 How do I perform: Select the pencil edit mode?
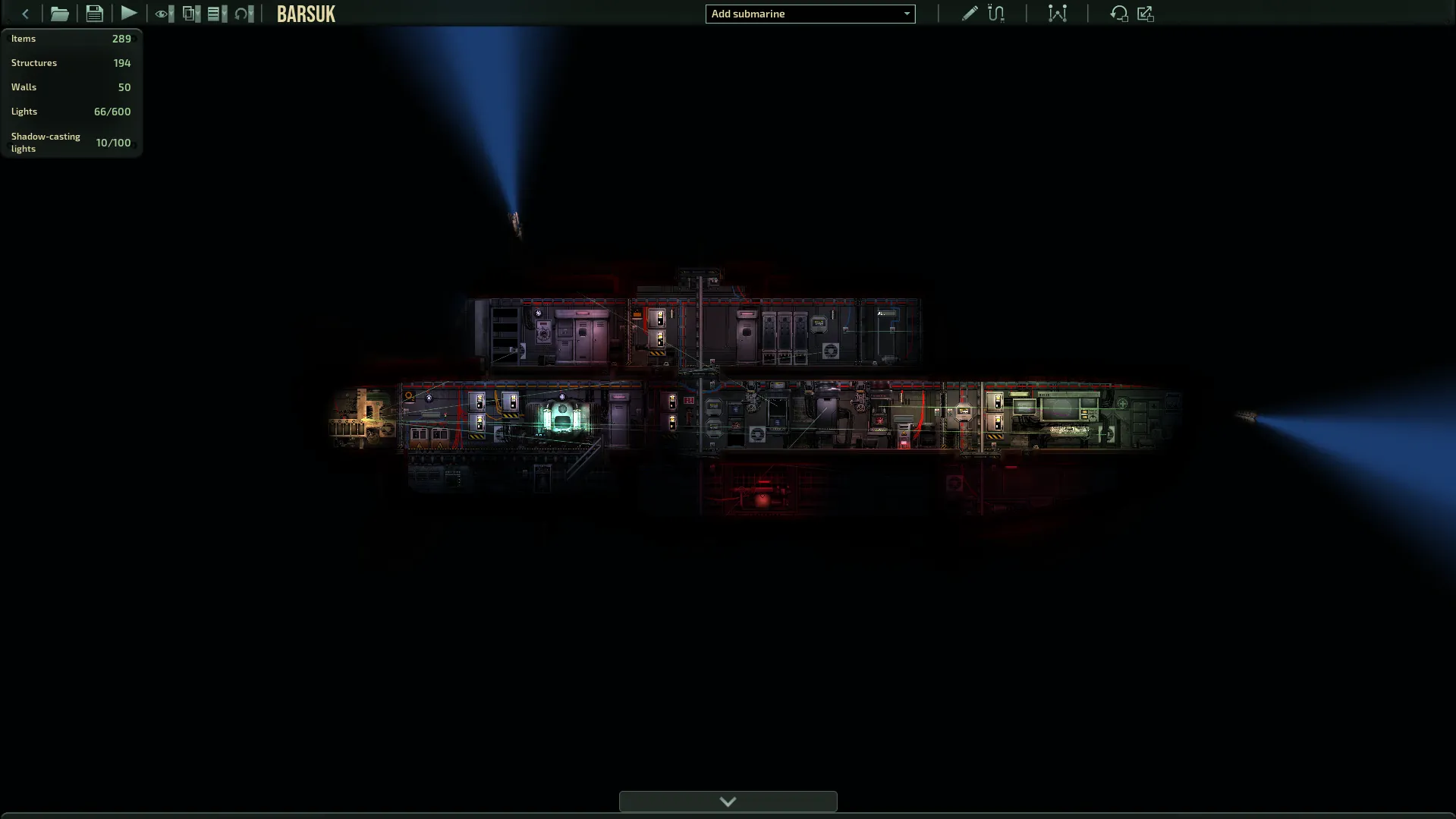[x=969, y=14]
